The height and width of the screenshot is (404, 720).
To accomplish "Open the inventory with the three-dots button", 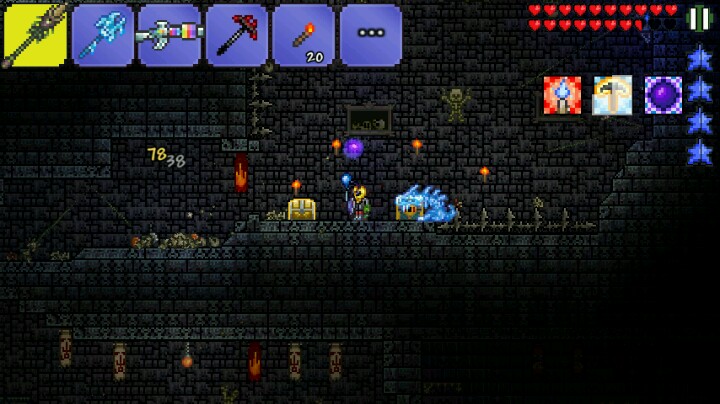I will click(371, 34).
